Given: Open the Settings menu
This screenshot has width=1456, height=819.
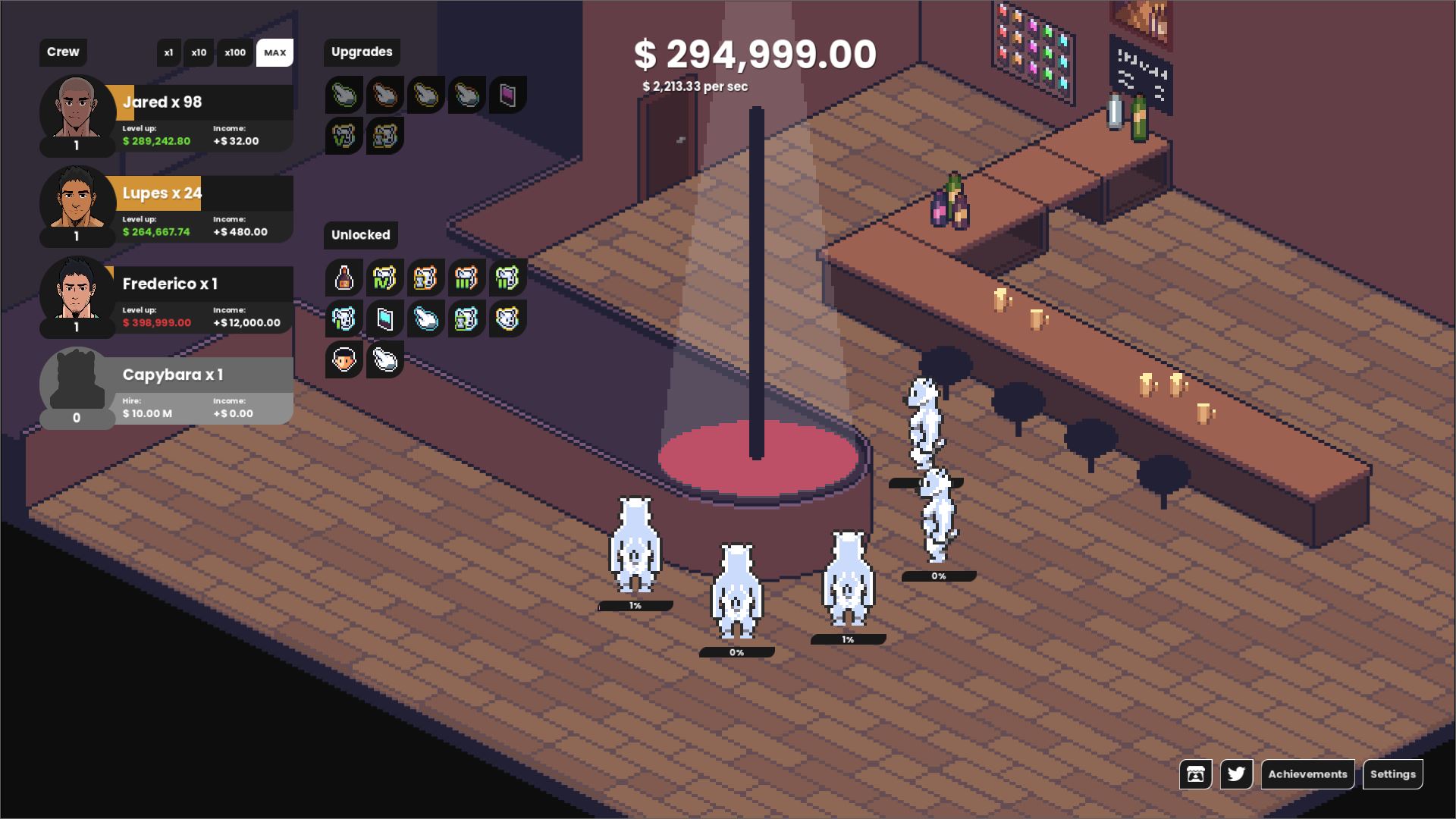Looking at the screenshot, I should tap(1392, 774).
